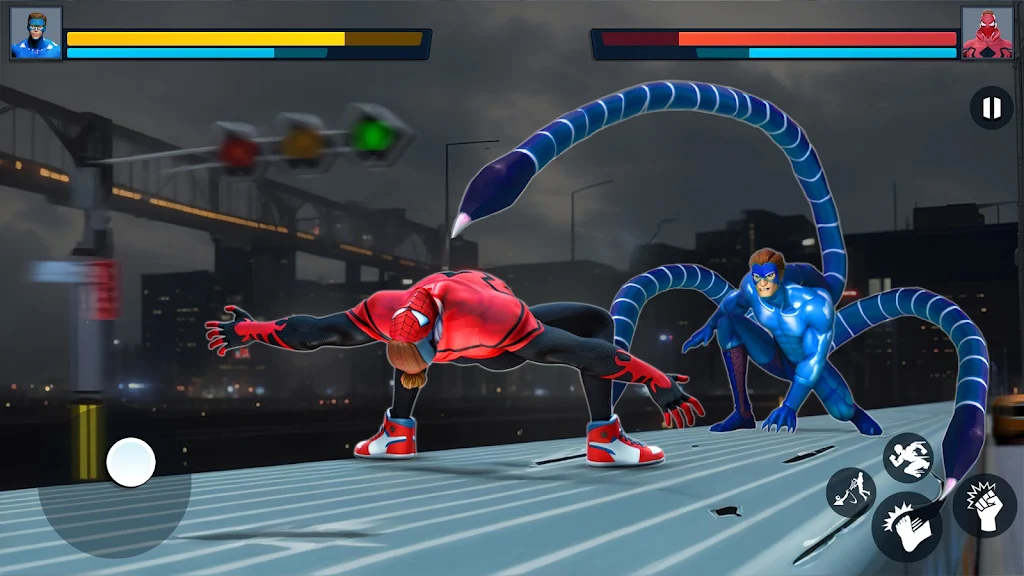Tap the virtual joystick knob

(131, 463)
